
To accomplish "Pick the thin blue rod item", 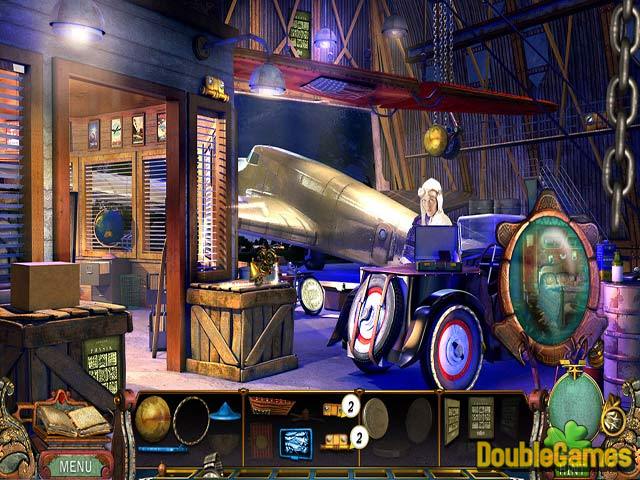I will (162, 449).
